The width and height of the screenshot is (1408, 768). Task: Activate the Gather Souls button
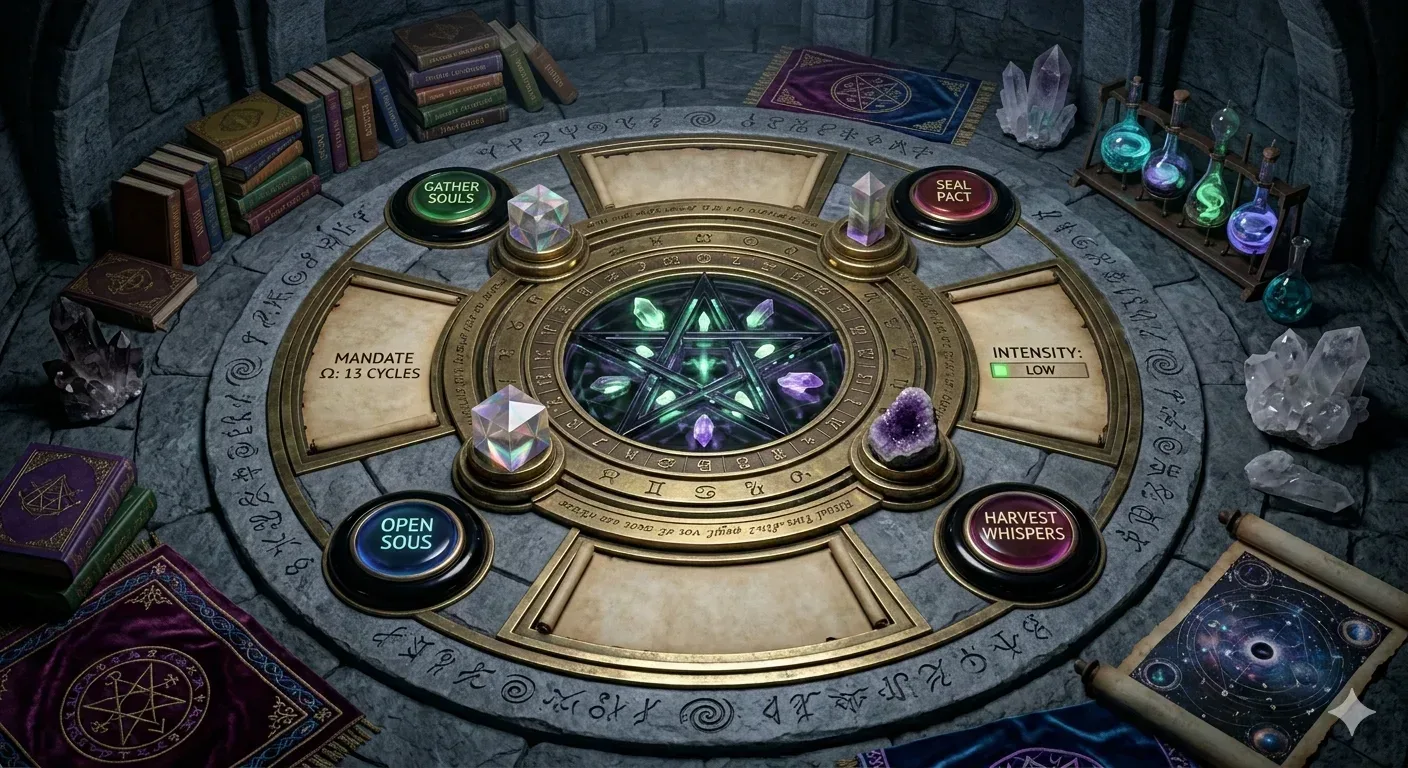(x=449, y=199)
